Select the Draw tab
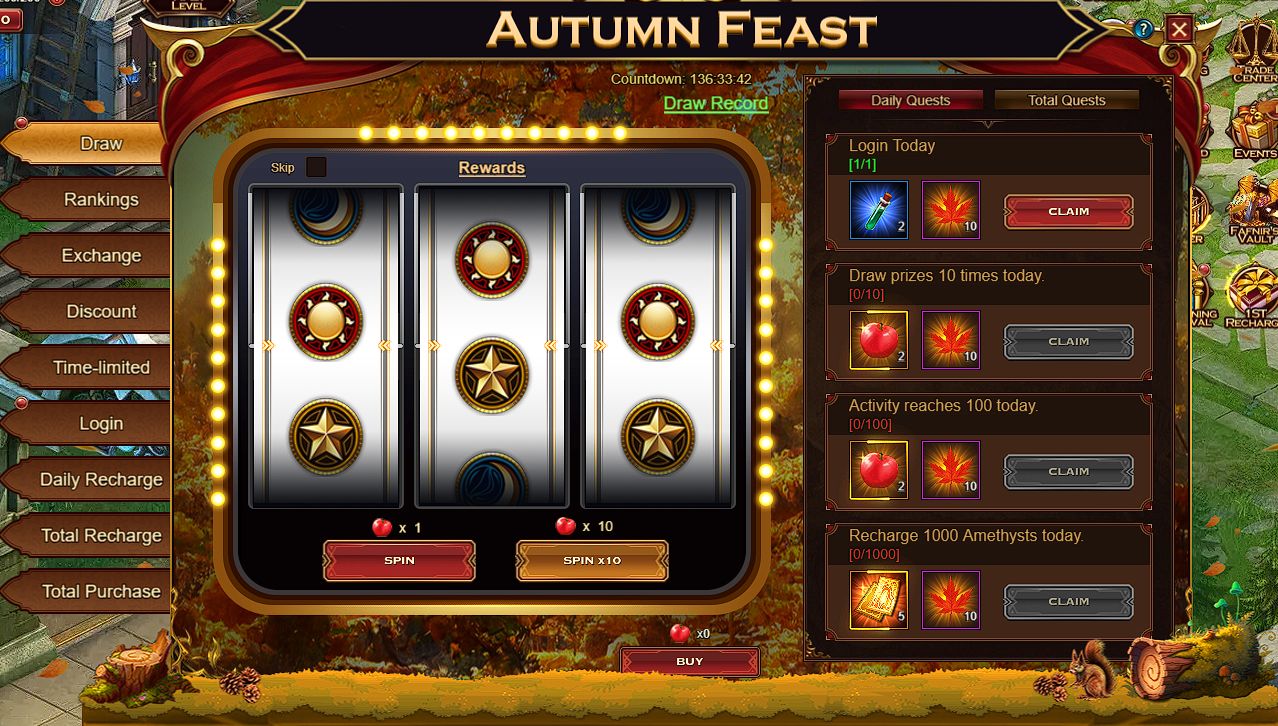The width and height of the screenshot is (1278, 726). [100, 144]
